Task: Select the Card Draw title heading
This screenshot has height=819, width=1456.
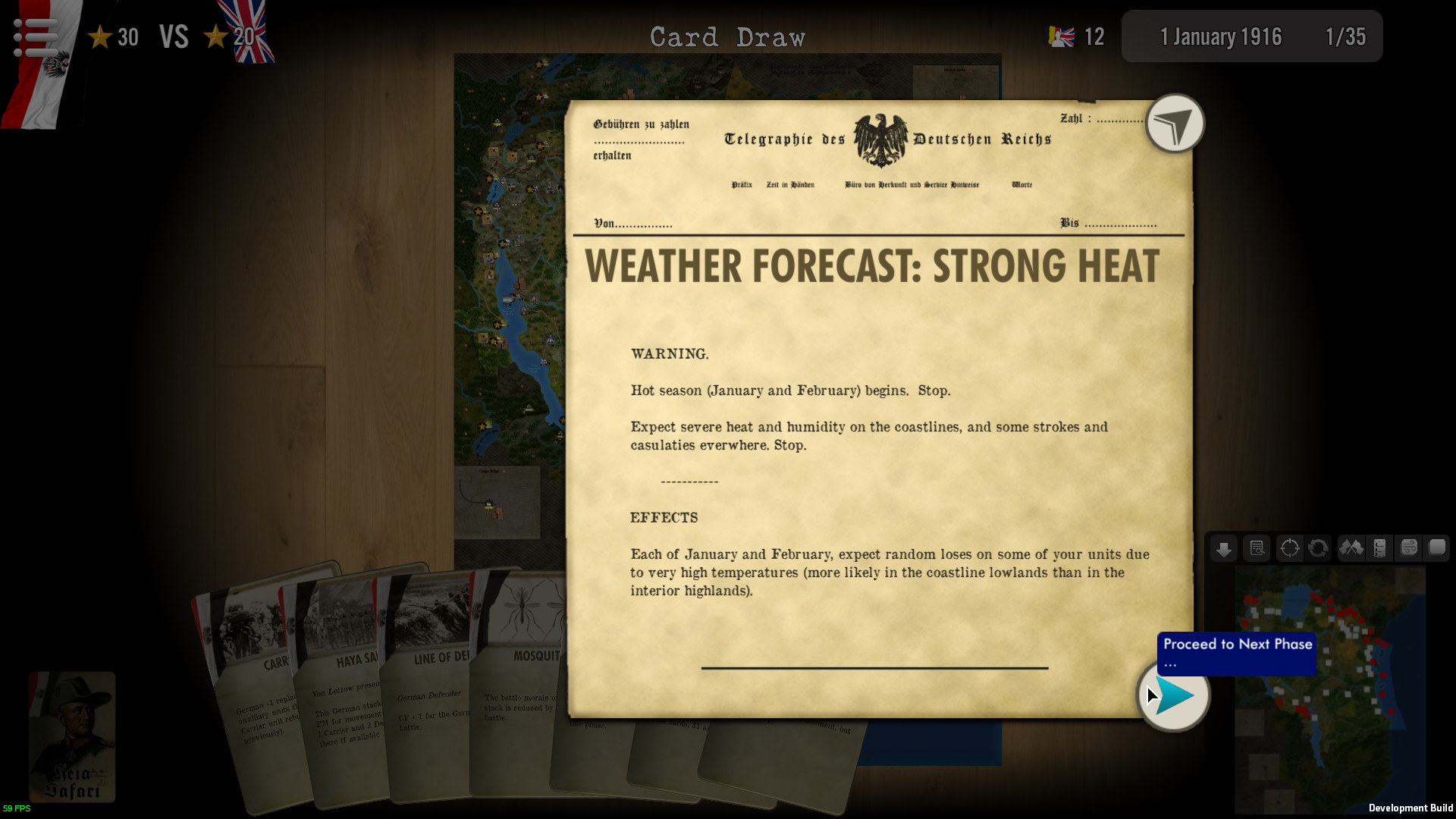Action: coord(727,36)
